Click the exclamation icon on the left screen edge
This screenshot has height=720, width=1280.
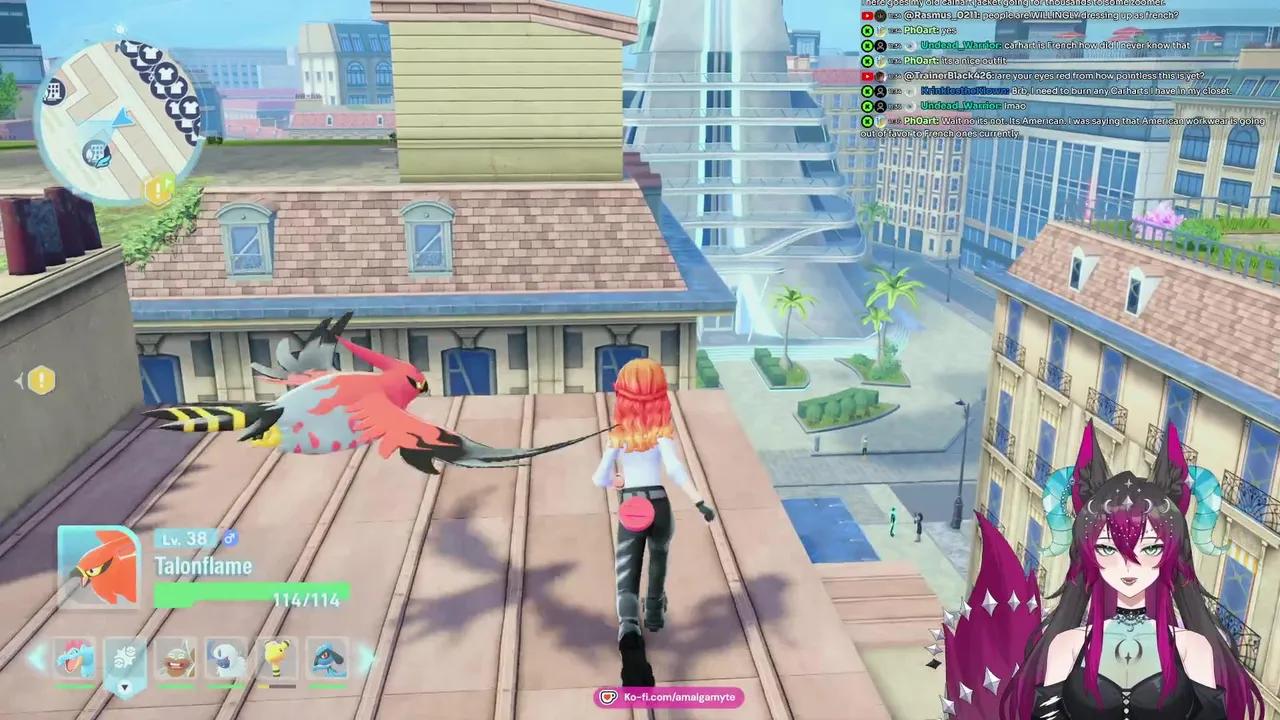[x=40, y=380]
